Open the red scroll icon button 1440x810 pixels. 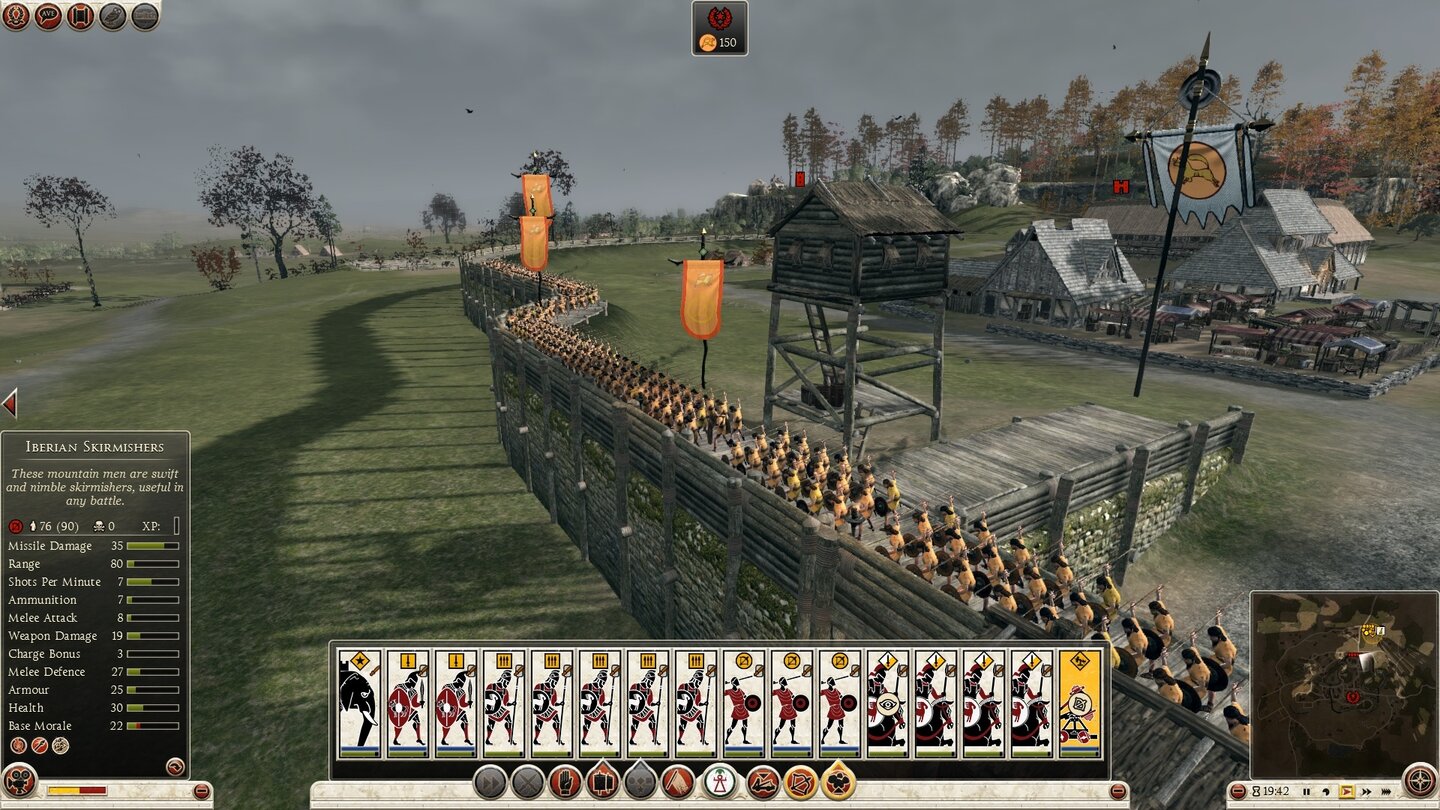click(80, 16)
